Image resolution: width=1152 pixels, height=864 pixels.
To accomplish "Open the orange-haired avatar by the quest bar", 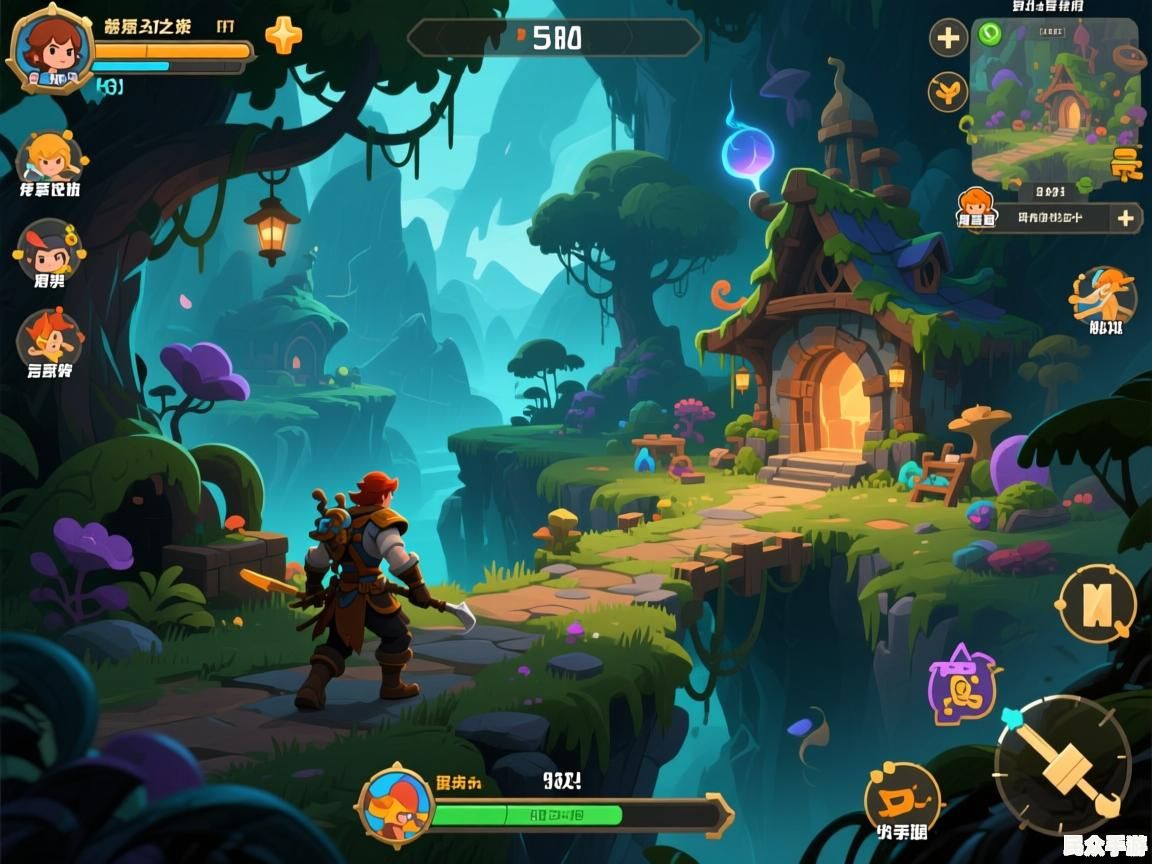I will [x=975, y=210].
